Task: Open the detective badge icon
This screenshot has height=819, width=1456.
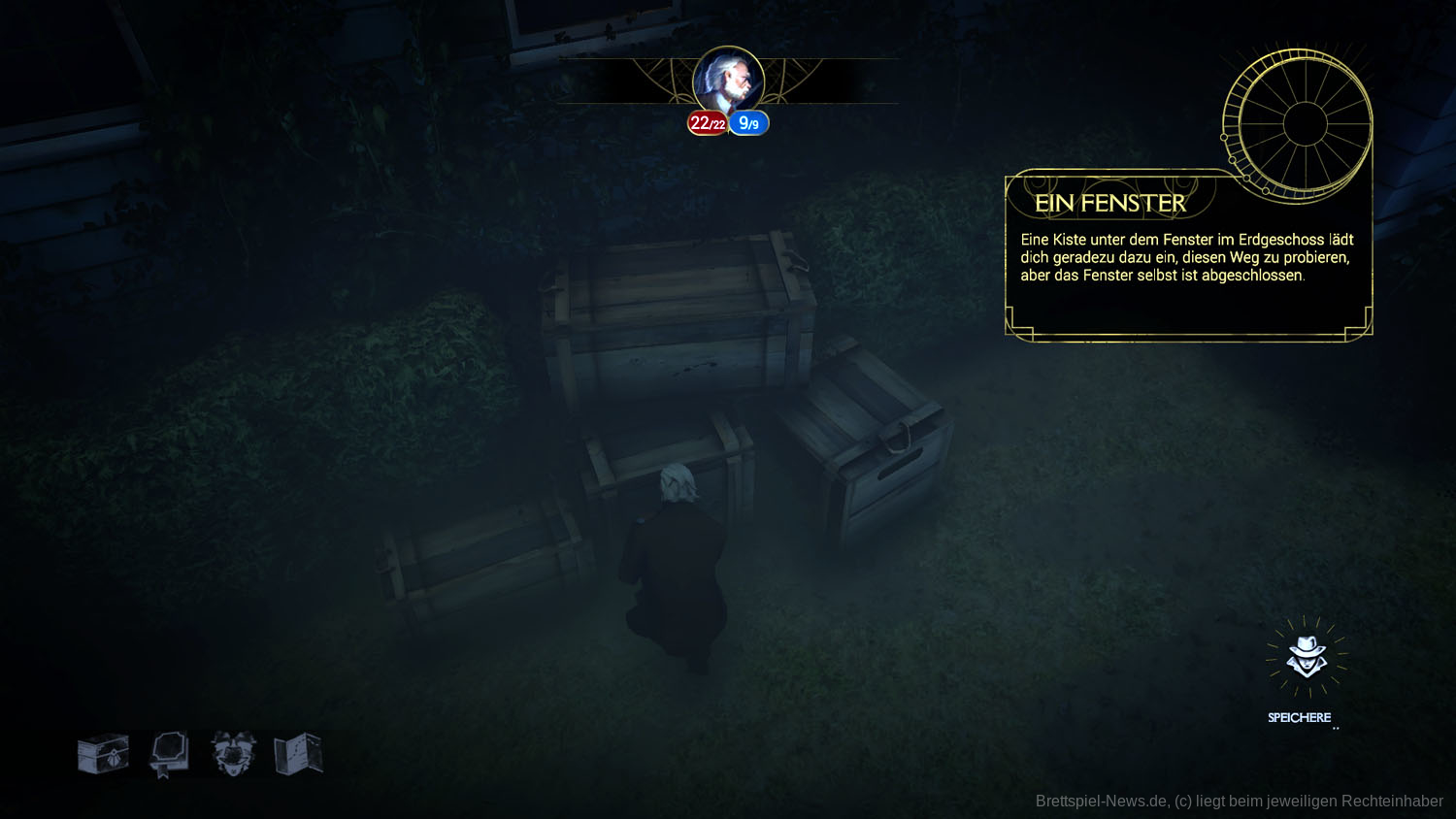Action: point(233,754)
